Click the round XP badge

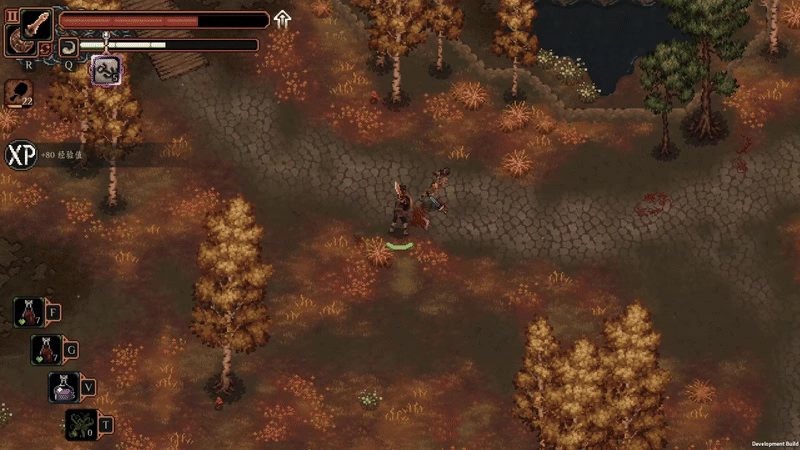(x=20, y=155)
